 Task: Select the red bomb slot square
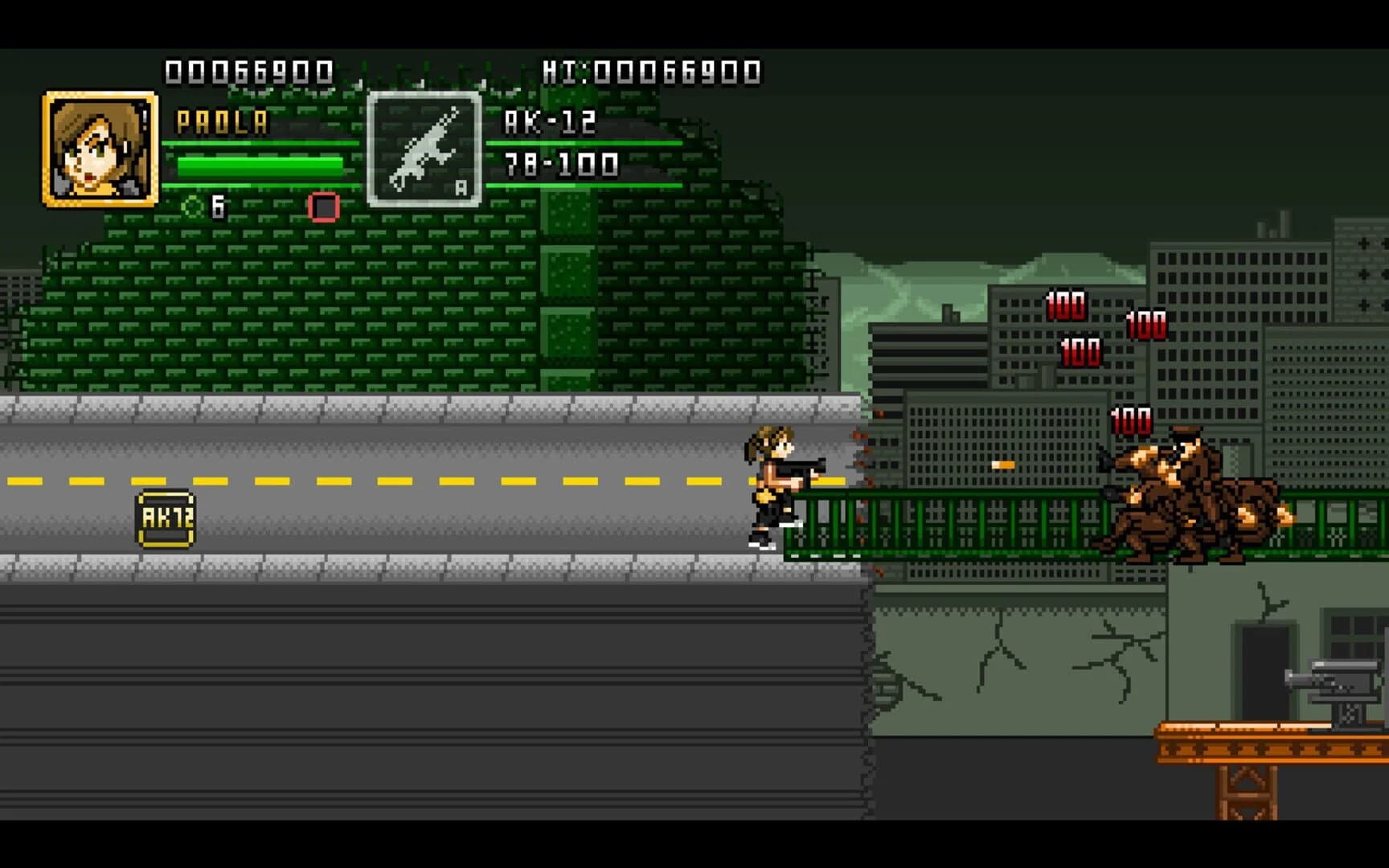[322, 207]
